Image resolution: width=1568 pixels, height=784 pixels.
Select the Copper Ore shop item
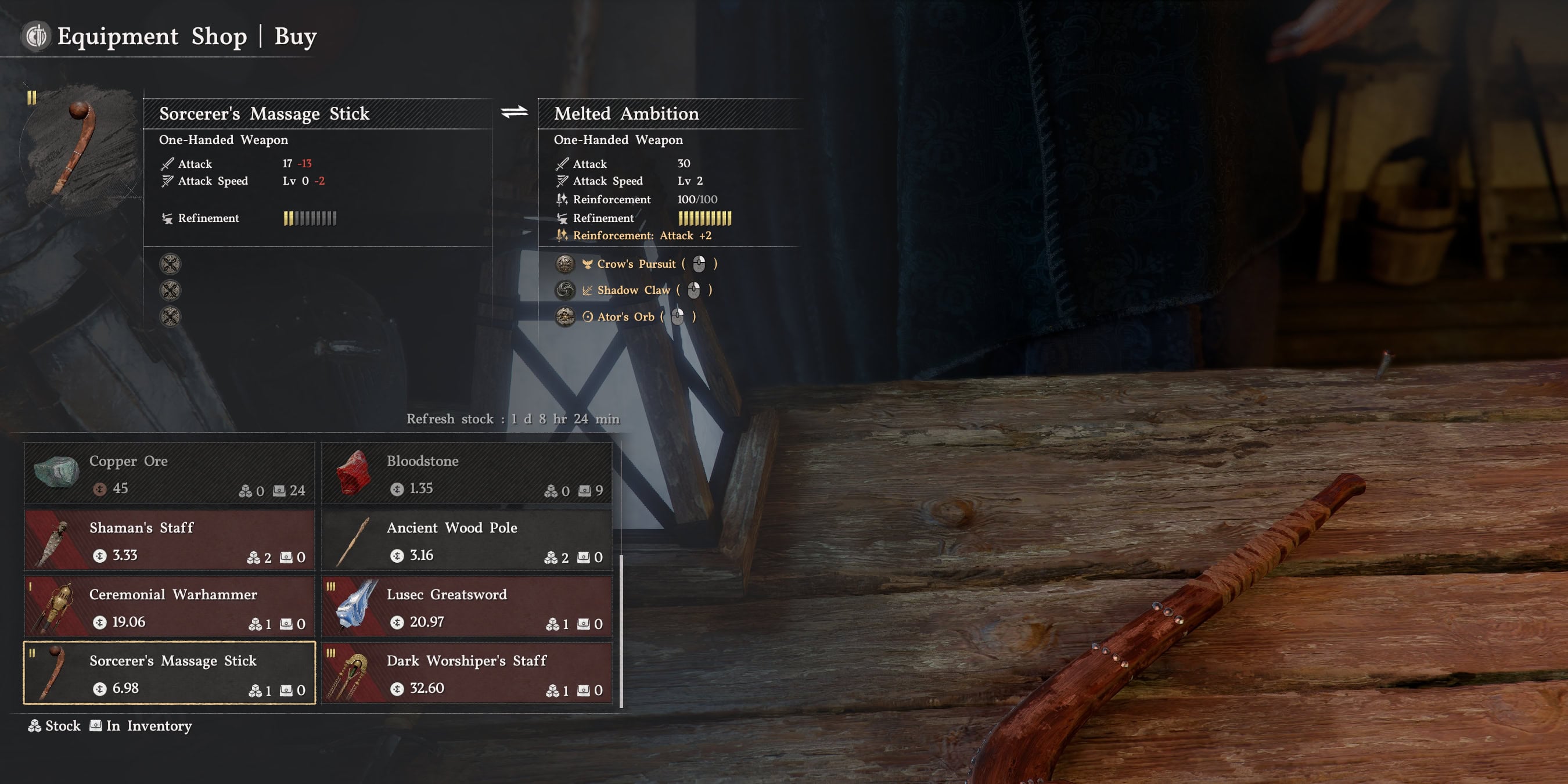(x=169, y=474)
